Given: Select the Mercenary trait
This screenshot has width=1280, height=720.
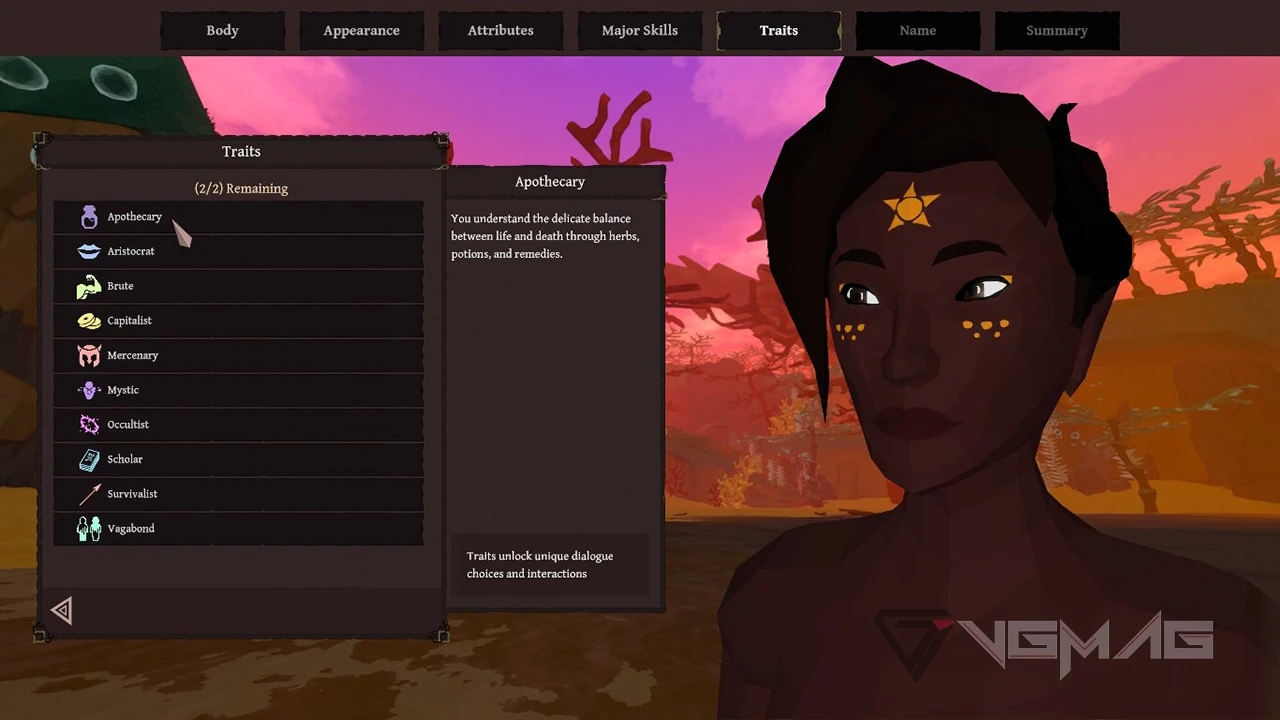Looking at the screenshot, I should point(238,356).
